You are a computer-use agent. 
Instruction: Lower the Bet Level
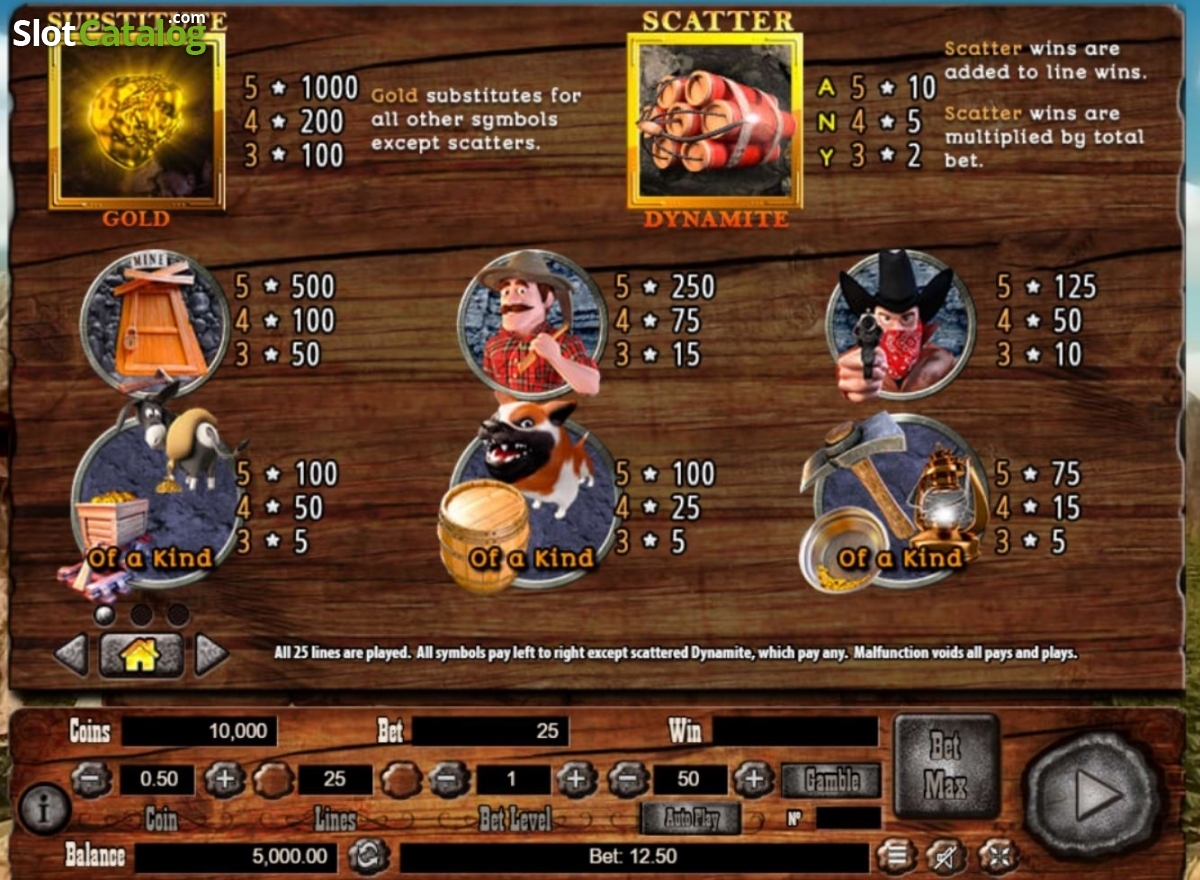[447, 780]
